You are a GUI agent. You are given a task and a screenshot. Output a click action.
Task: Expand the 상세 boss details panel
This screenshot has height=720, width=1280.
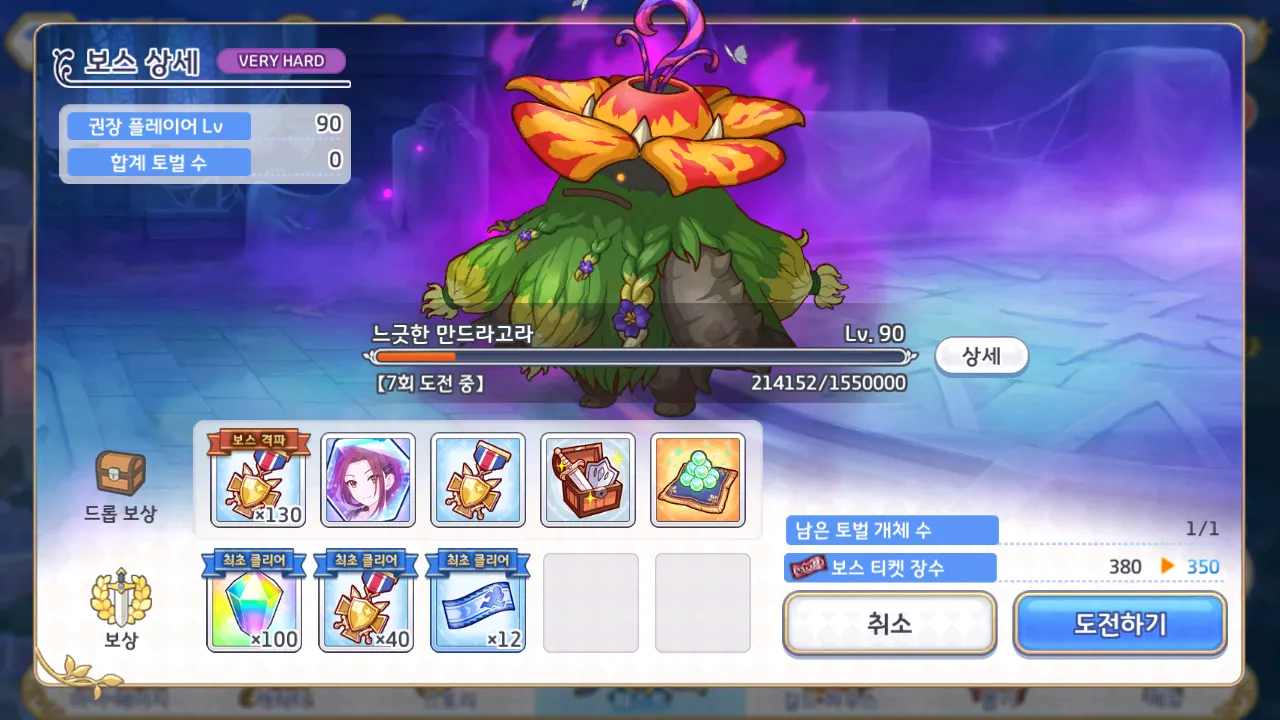pos(981,356)
